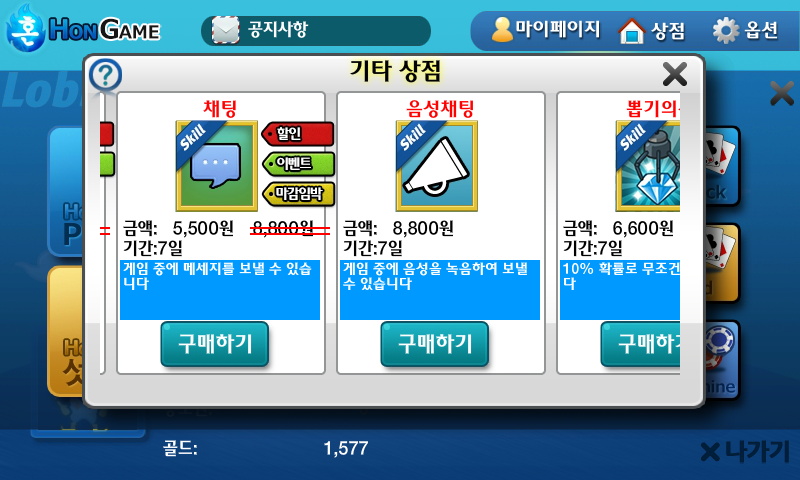Choose the diamond claw skill thumbnail
800x480 pixels.
coord(648,165)
